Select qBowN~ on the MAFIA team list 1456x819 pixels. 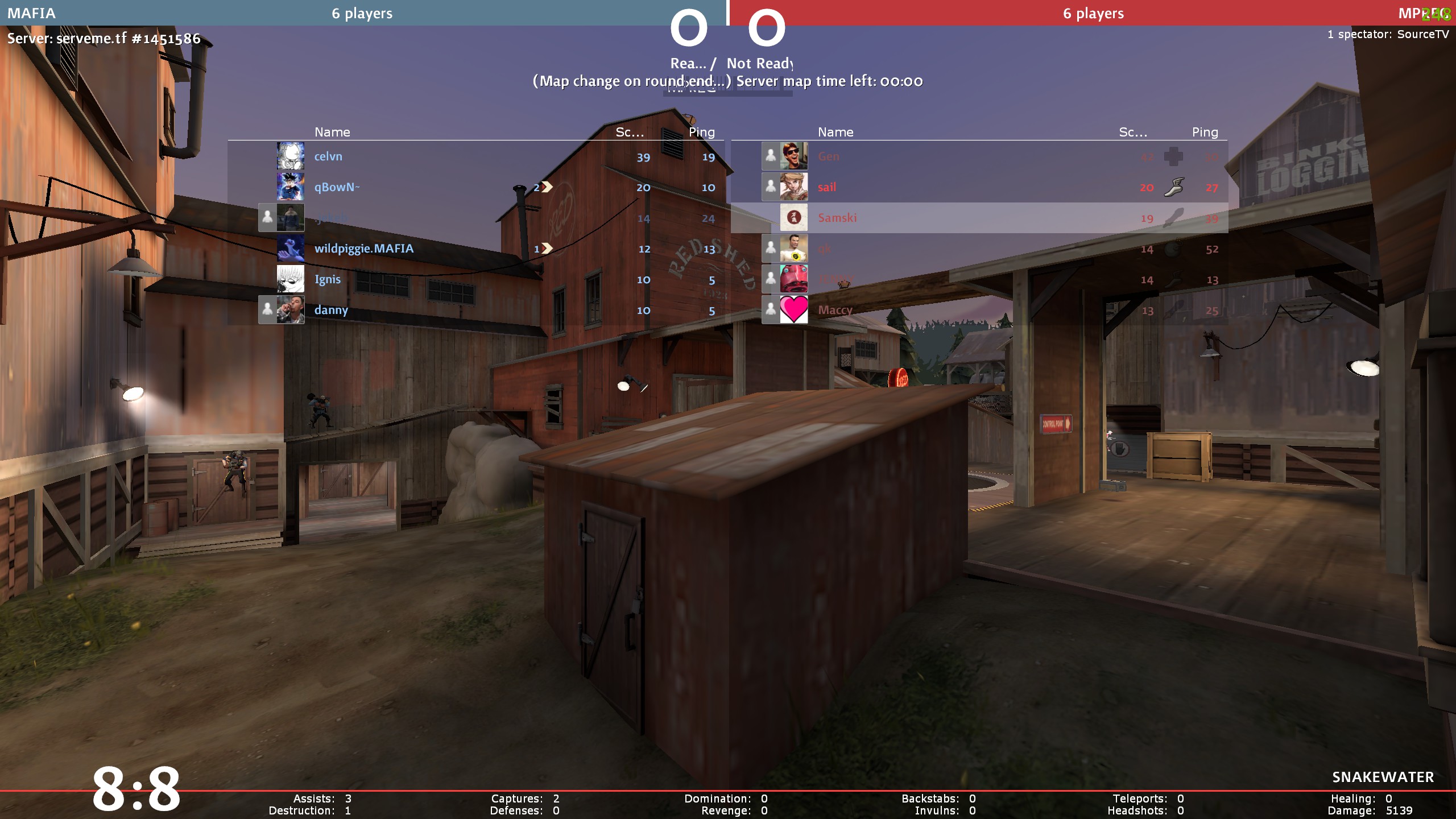(337, 187)
